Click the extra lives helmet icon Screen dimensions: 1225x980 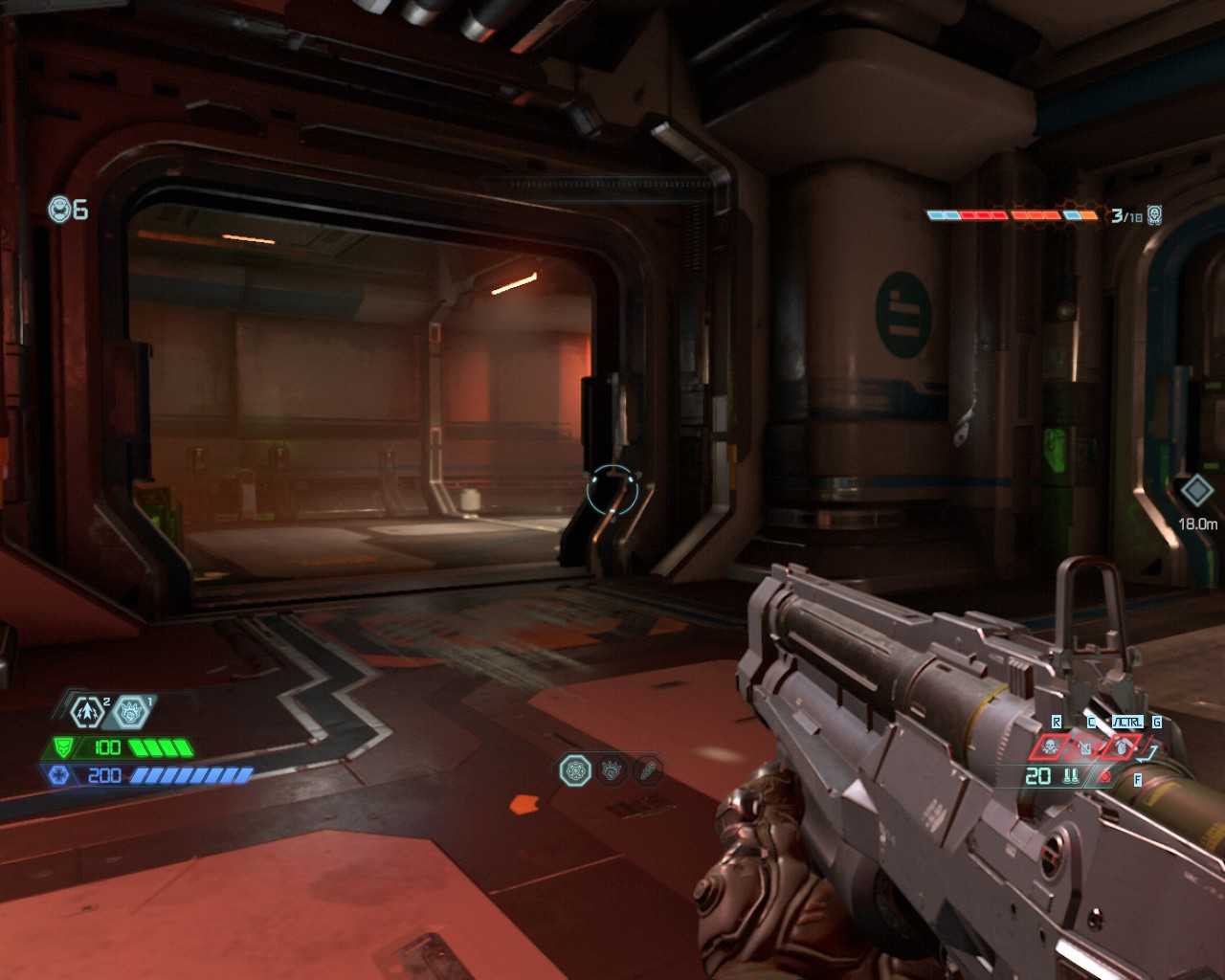60,209
